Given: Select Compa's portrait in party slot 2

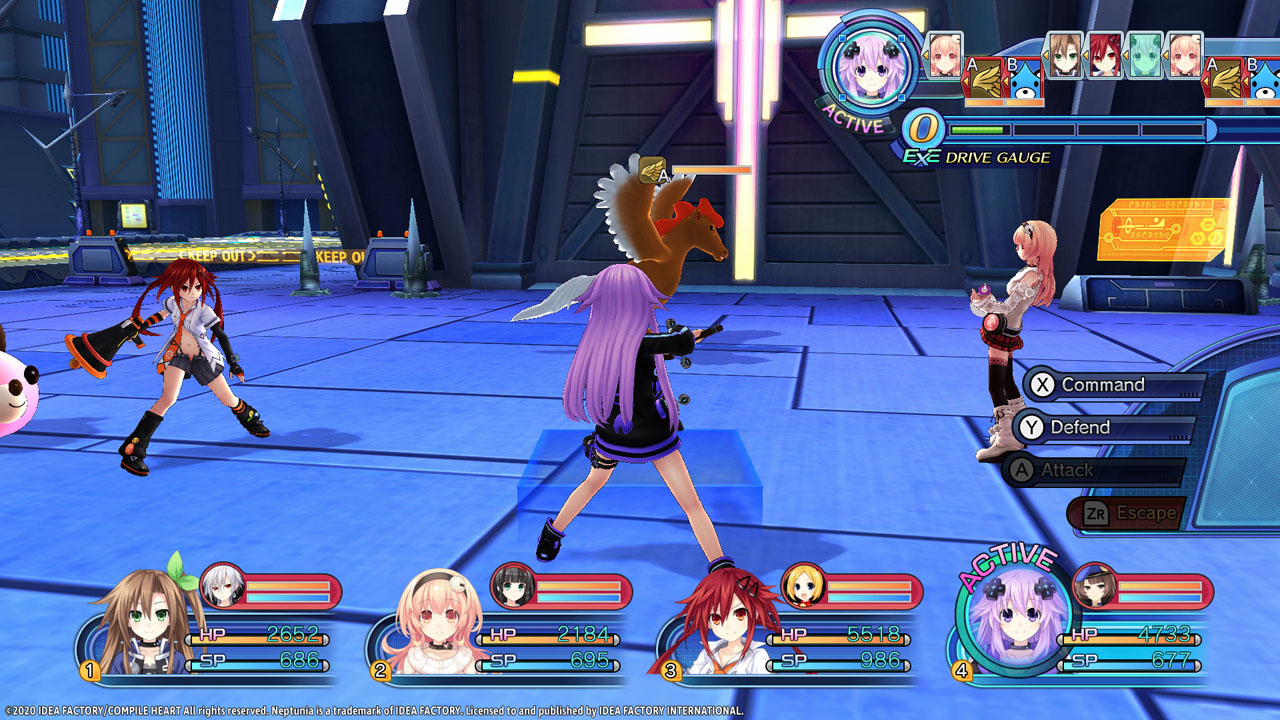Looking at the screenshot, I should pyautogui.click(x=437, y=617).
